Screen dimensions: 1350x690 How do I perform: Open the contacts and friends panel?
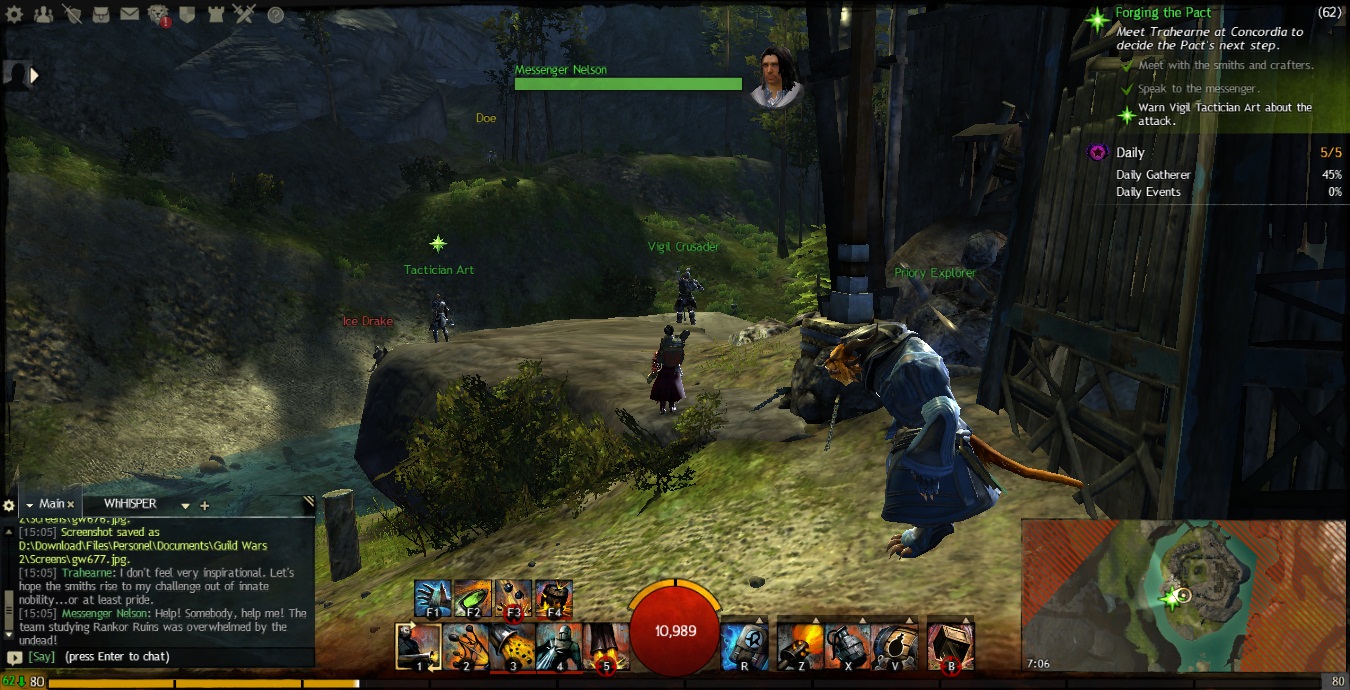[x=43, y=14]
